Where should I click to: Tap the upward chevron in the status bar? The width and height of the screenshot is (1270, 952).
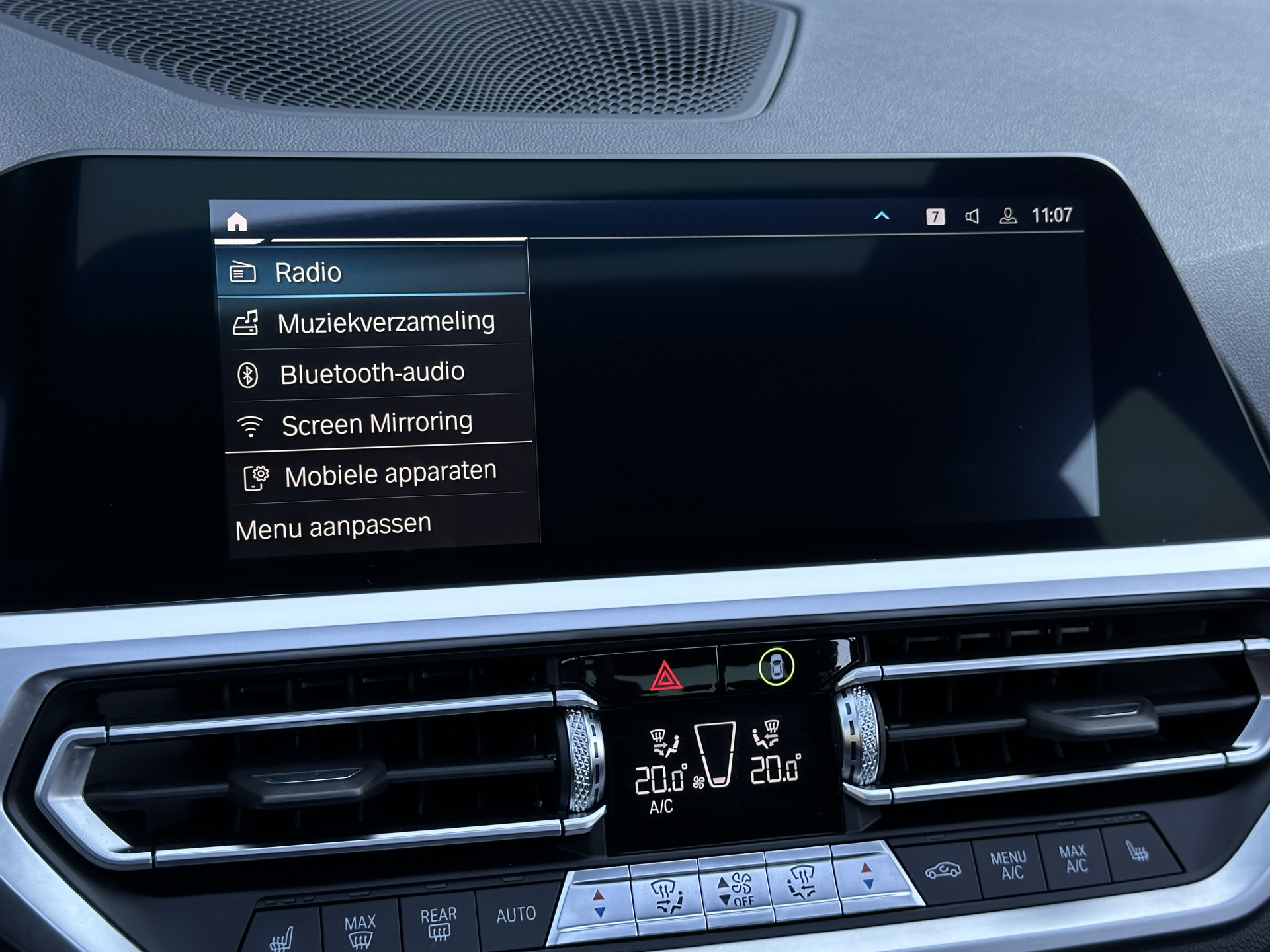(x=882, y=216)
